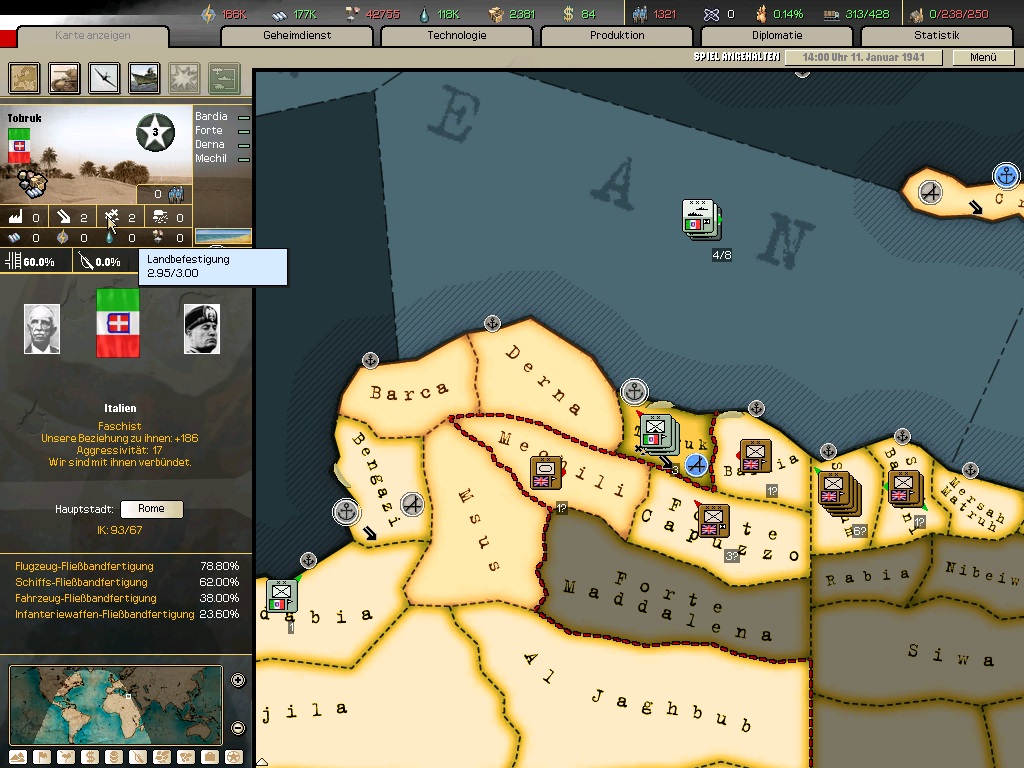Switch to the Technologie tab
The image size is (1024, 768).
457,36
